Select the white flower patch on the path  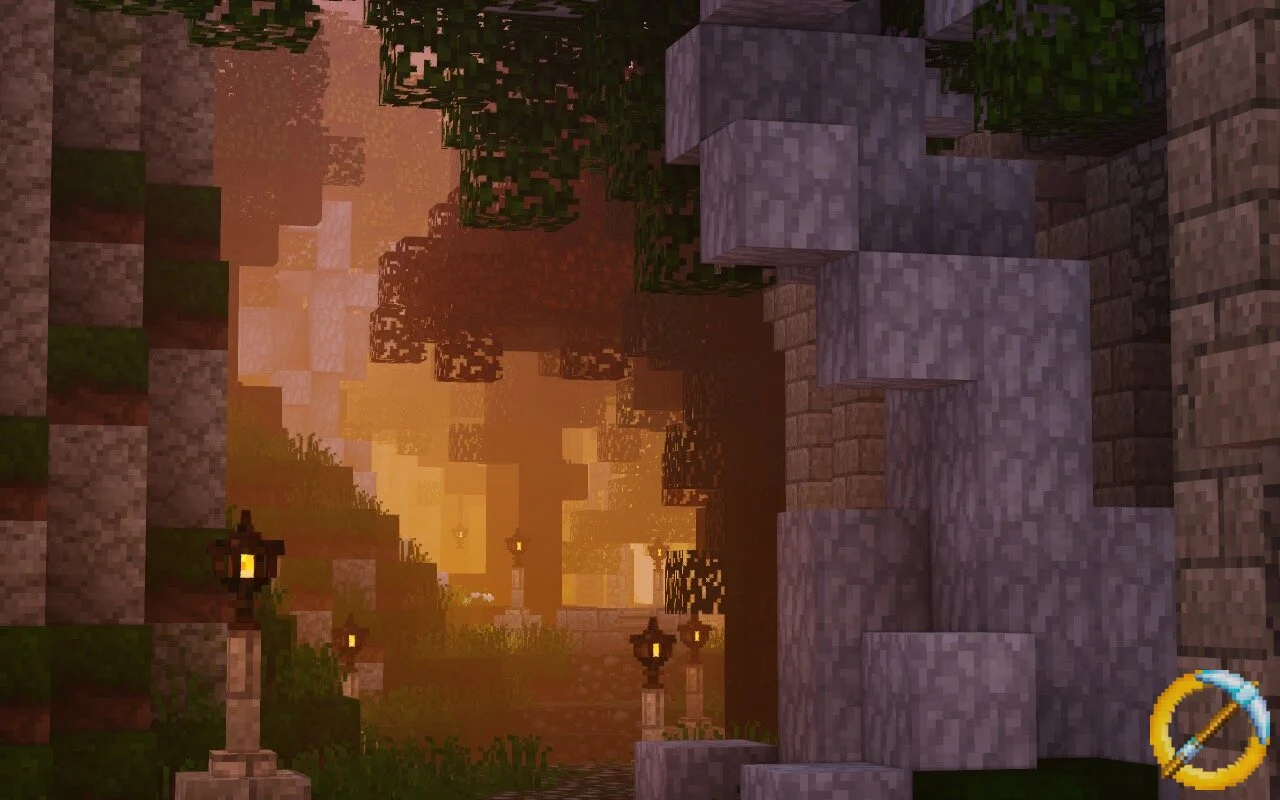[x=478, y=595]
